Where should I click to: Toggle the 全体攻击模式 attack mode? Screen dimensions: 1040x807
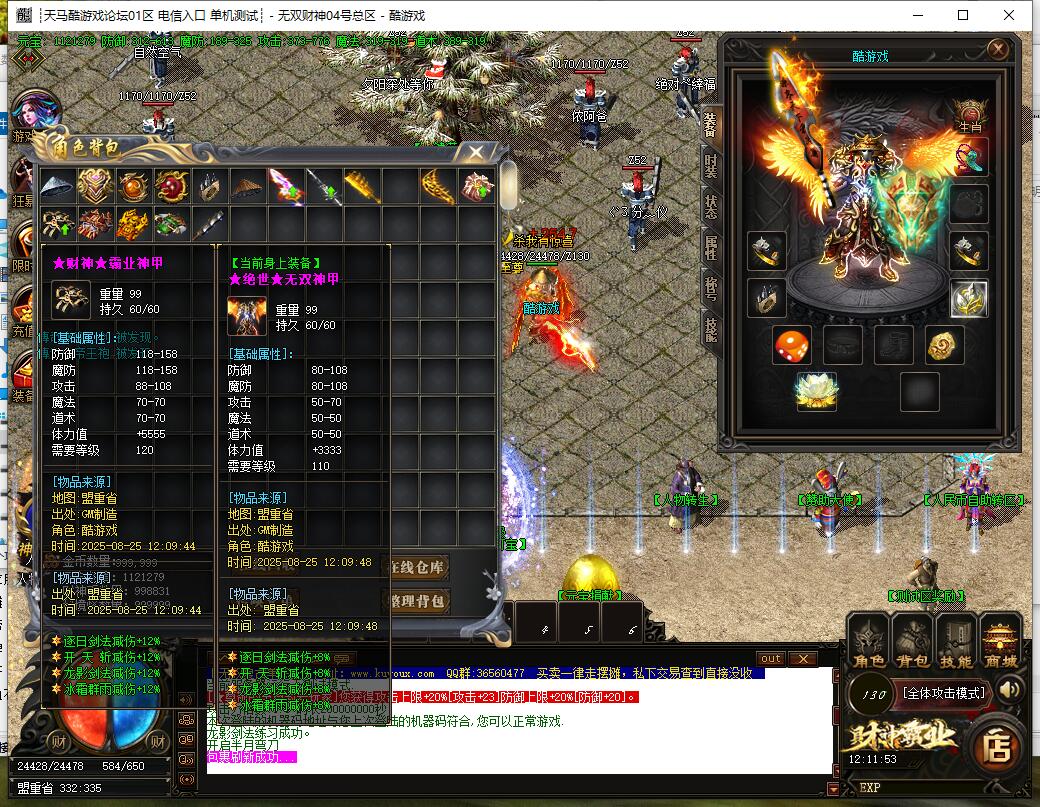pyautogui.click(x=944, y=692)
